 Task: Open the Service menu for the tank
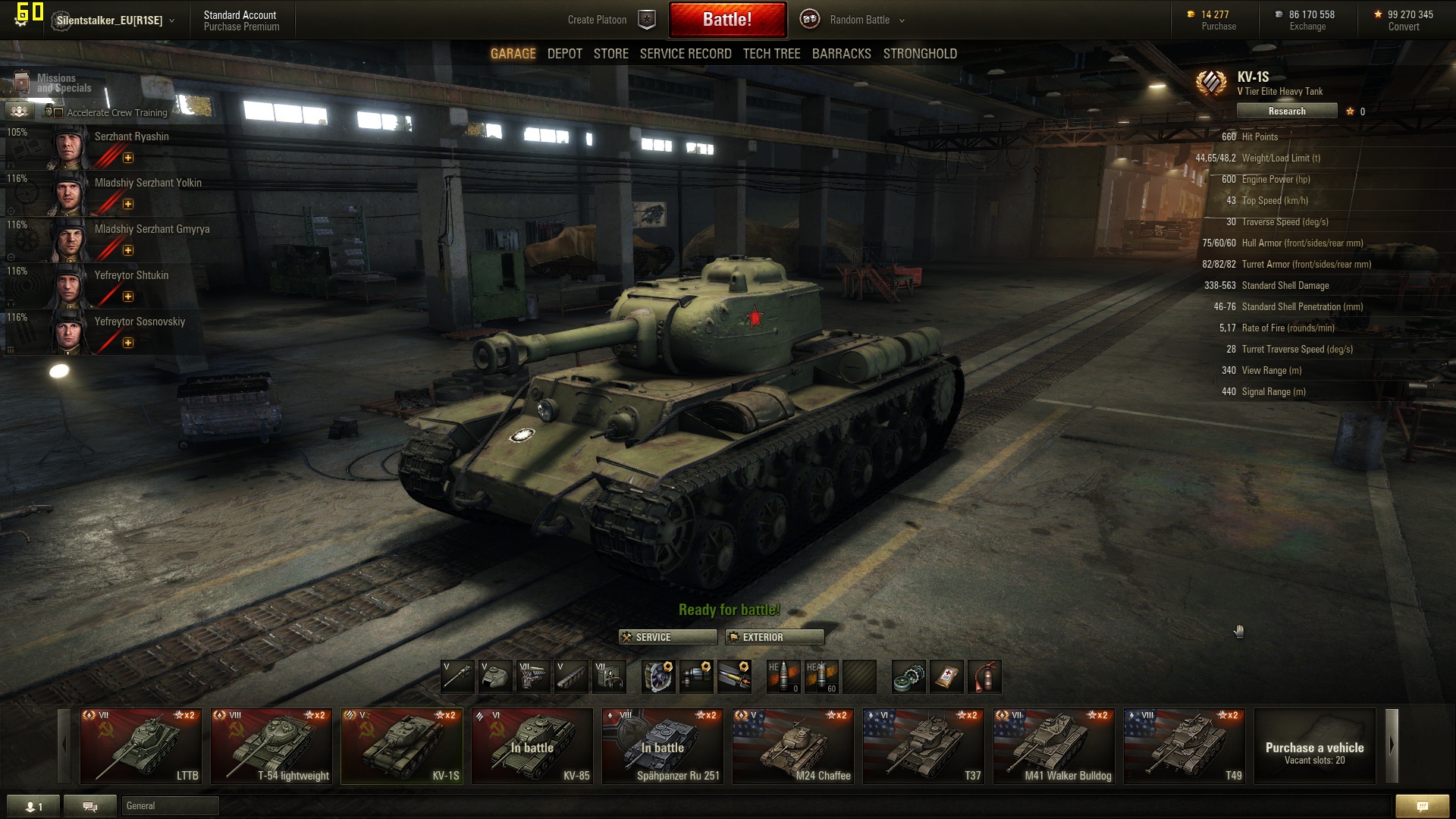point(667,637)
